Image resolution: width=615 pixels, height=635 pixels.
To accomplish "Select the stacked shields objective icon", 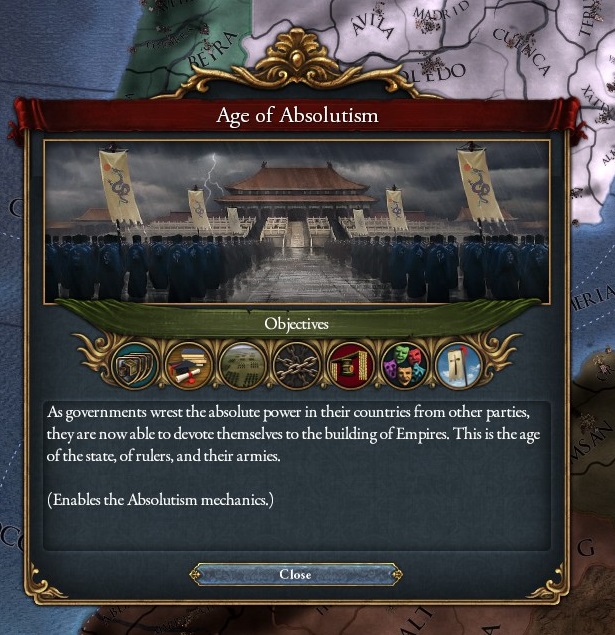I will 134,365.
